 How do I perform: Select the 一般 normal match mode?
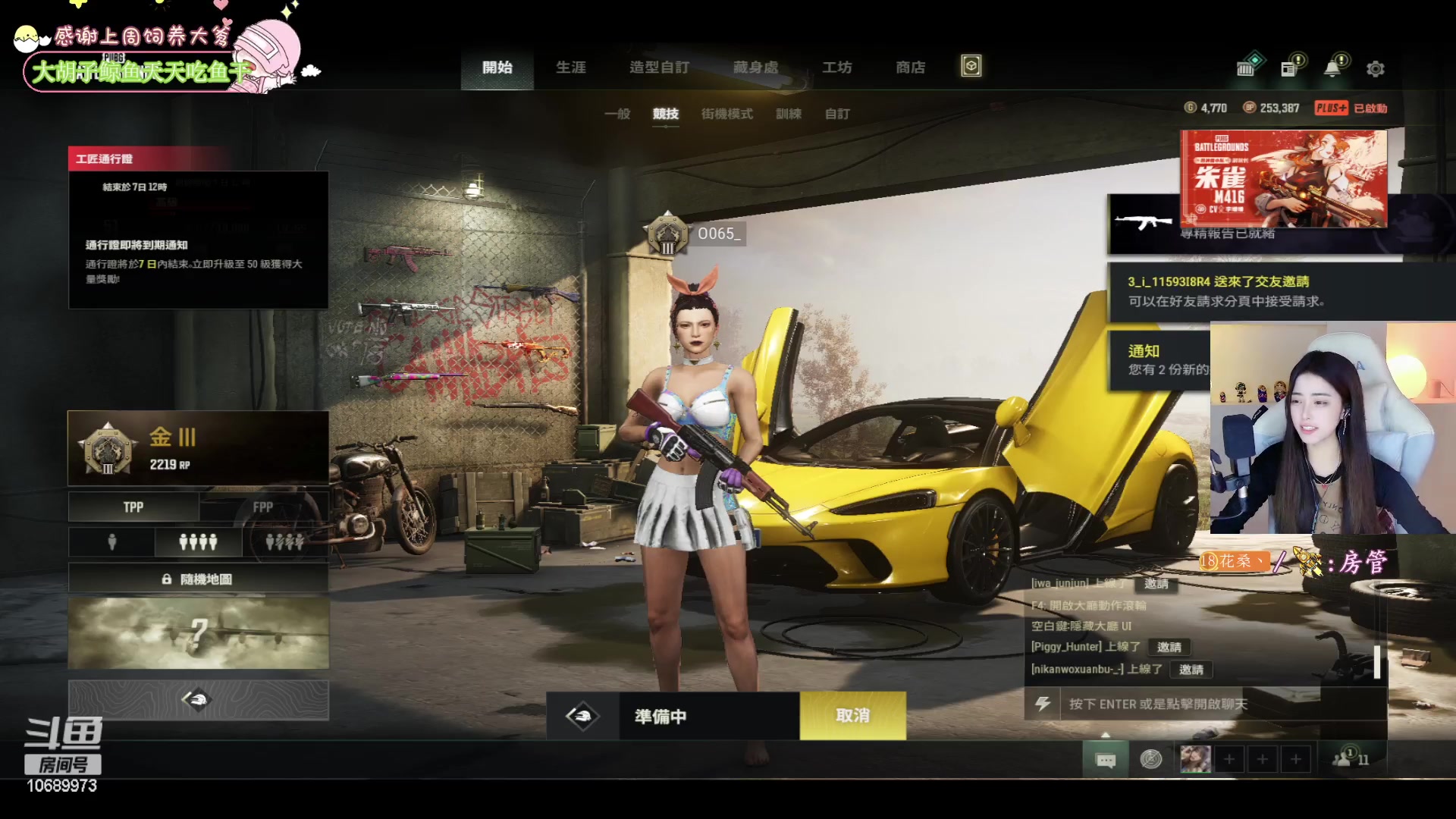pos(617,114)
